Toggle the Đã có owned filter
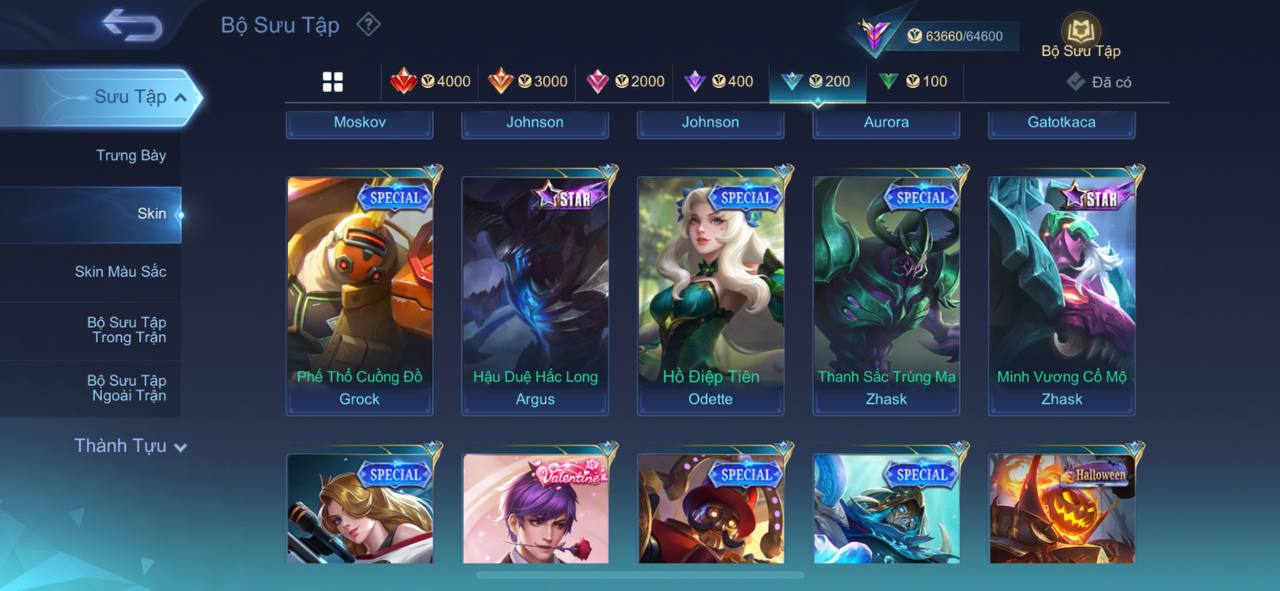Viewport: 1280px width, 591px height. [x=1099, y=82]
